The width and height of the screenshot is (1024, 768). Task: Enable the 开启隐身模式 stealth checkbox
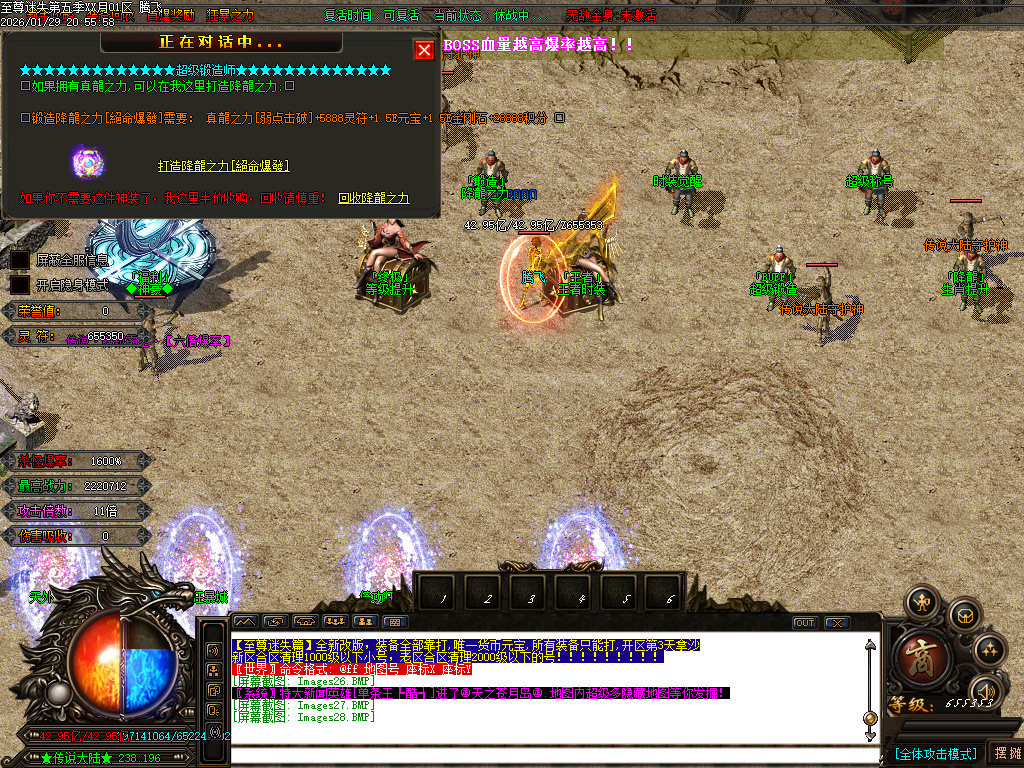(20, 285)
